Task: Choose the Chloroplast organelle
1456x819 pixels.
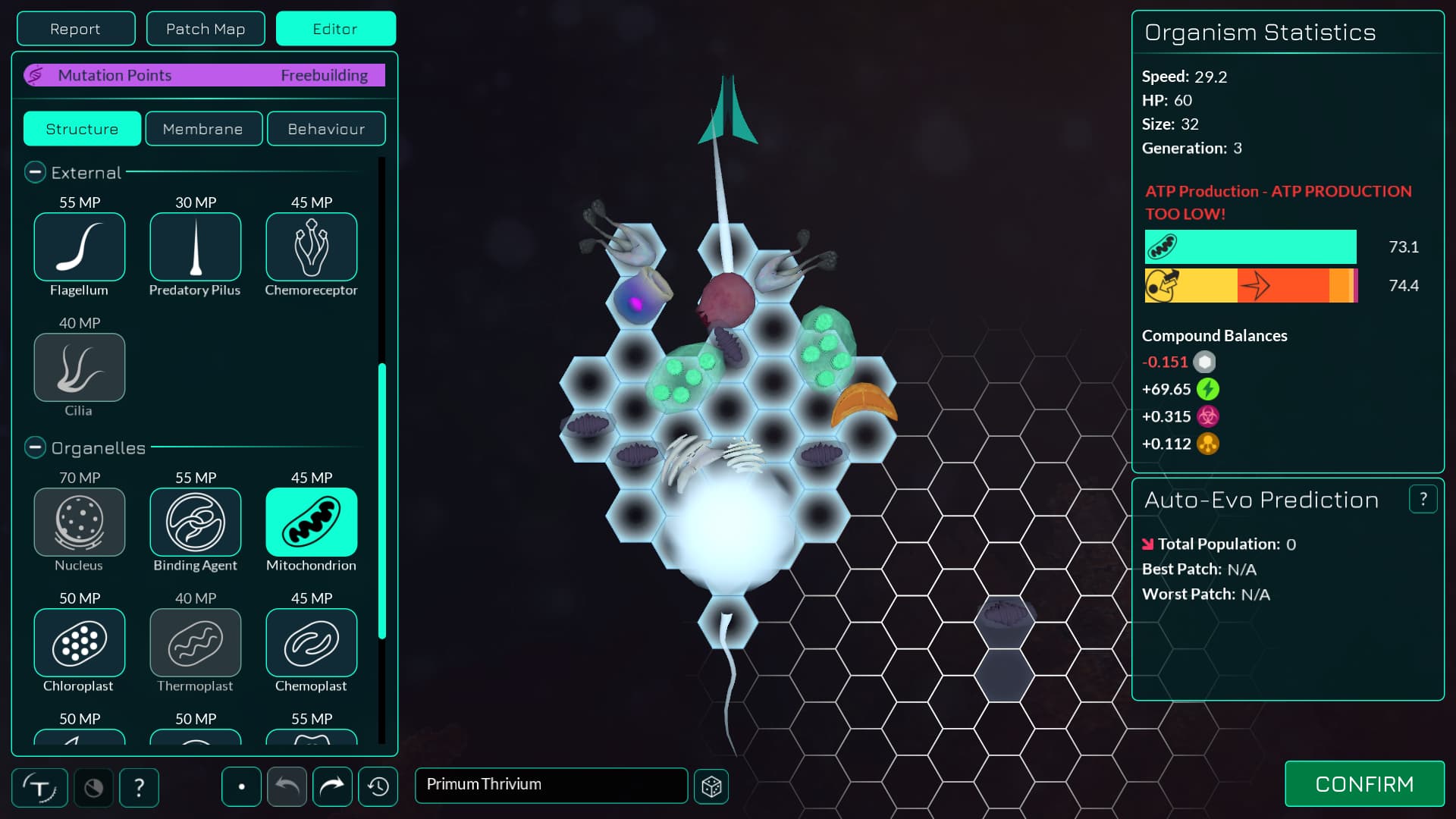Action: (x=80, y=643)
